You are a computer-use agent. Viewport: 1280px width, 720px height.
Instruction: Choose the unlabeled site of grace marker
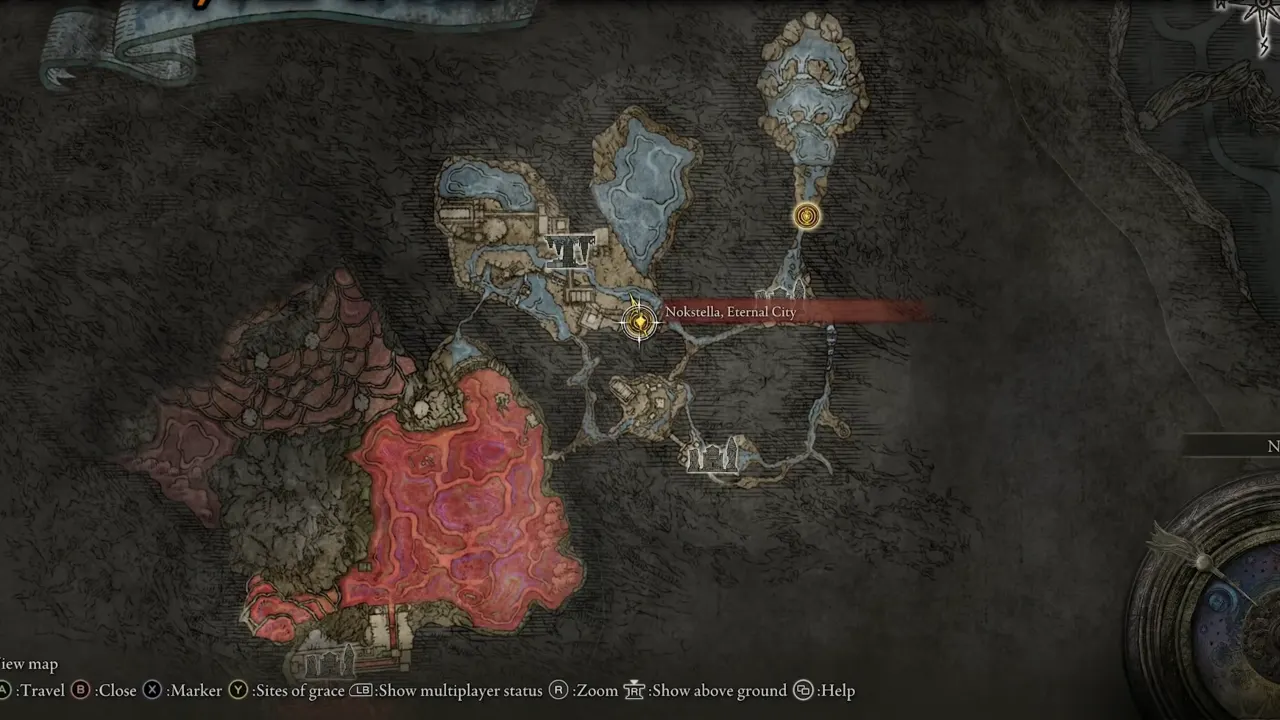tap(807, 216)
